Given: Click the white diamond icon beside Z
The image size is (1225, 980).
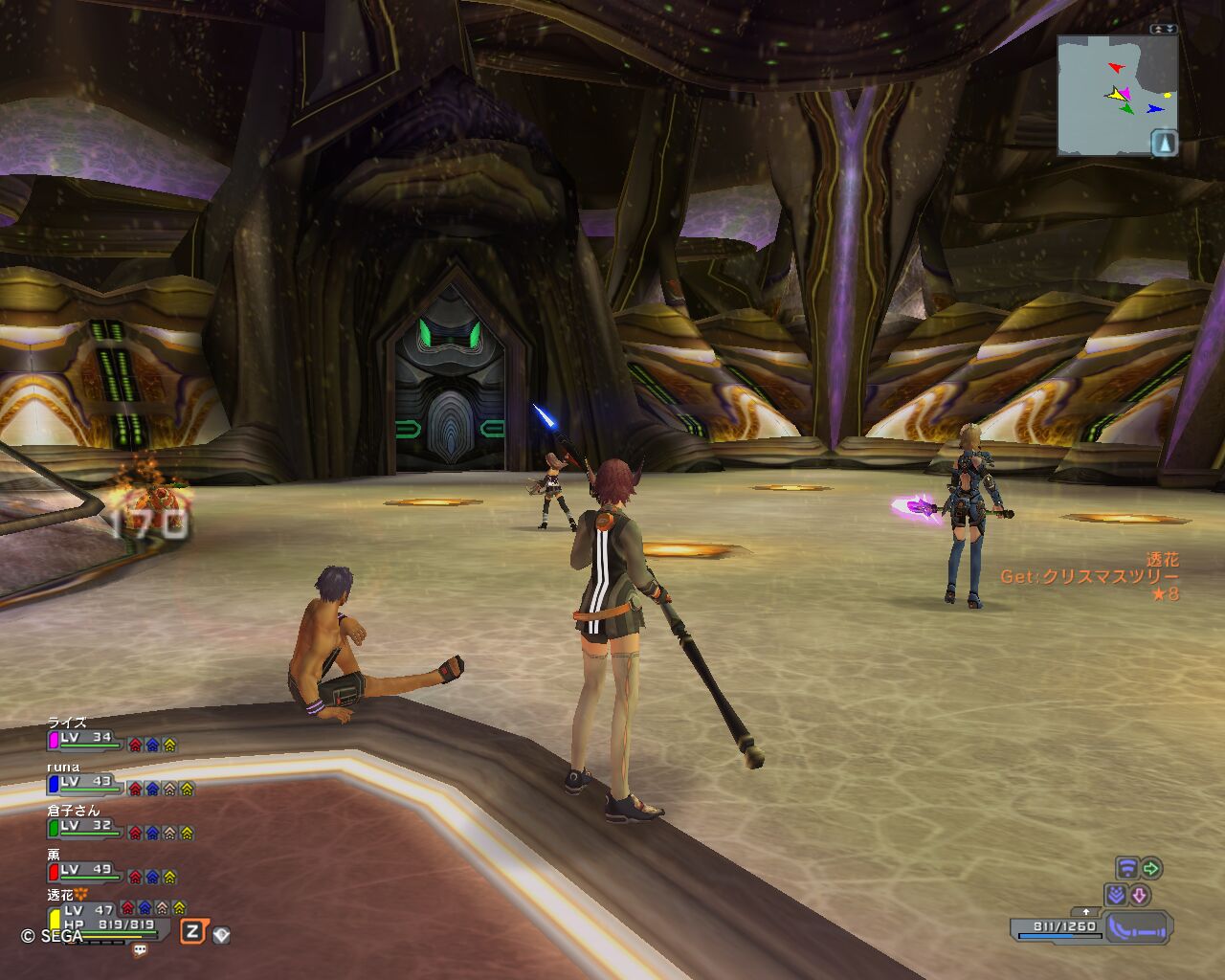Looking at the screenshot, I should pos(221,934).
